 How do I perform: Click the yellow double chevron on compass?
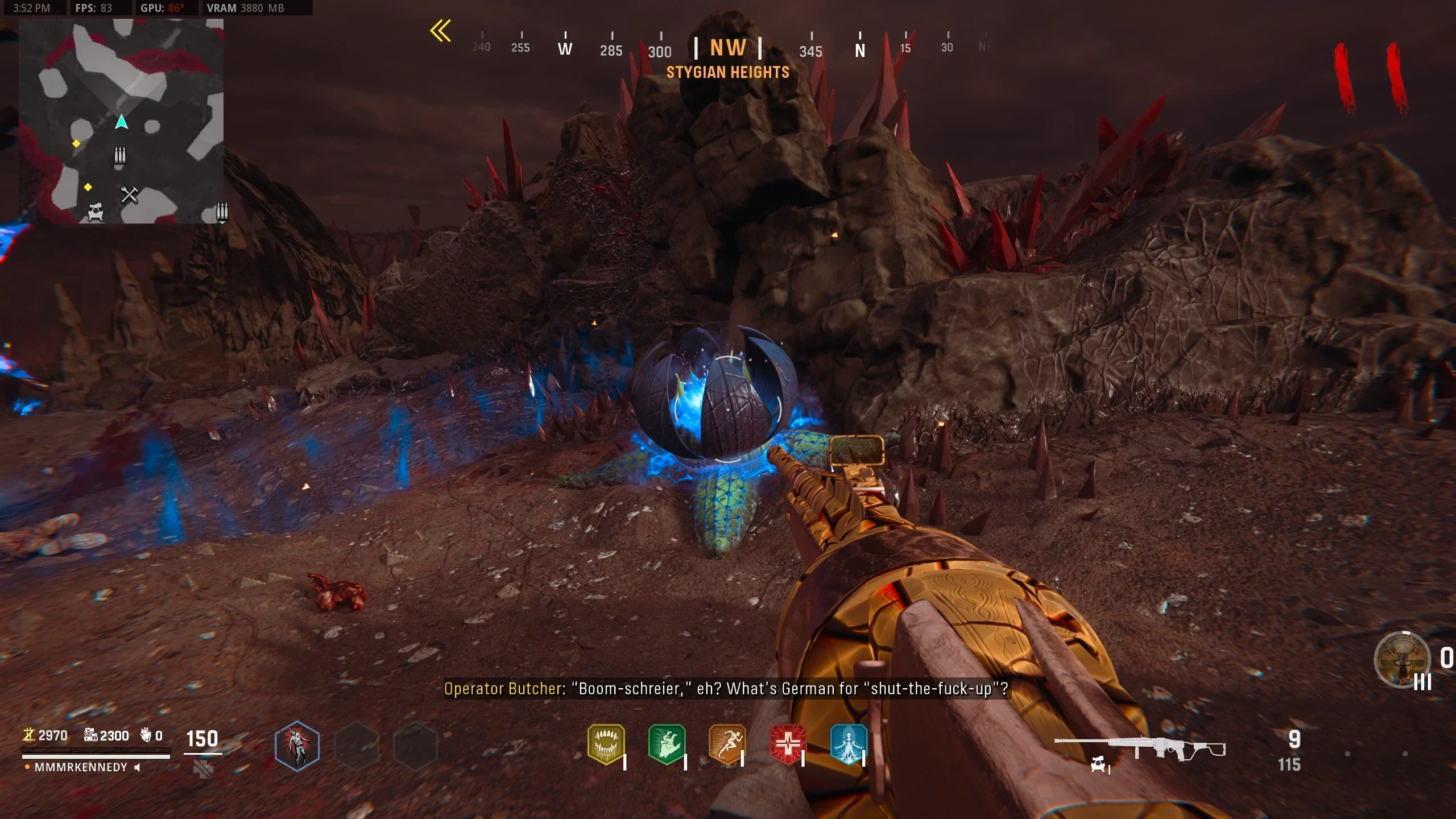[441, 31]
